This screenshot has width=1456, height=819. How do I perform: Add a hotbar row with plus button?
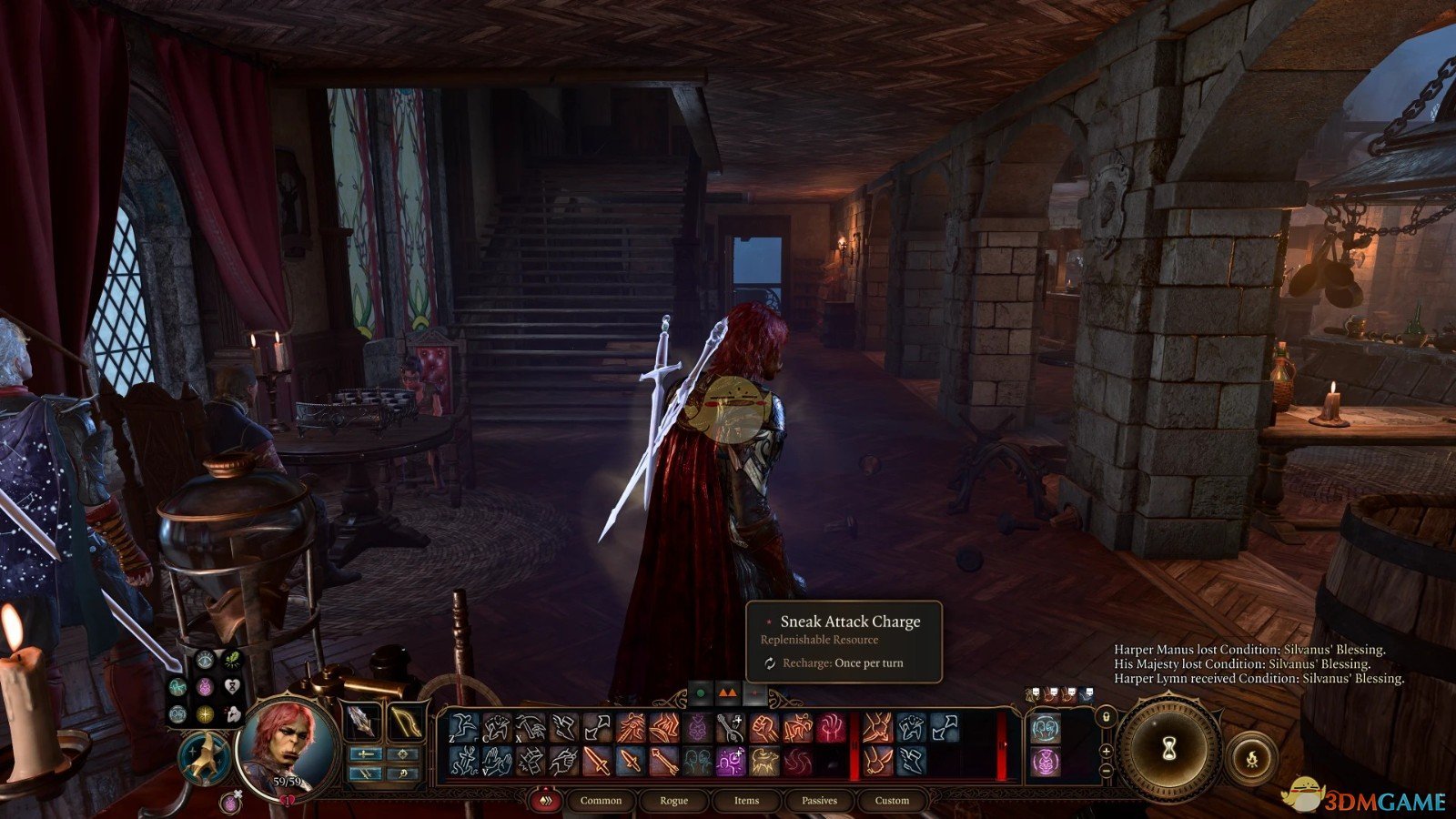pyautogui.click(x=1106, y=751)
